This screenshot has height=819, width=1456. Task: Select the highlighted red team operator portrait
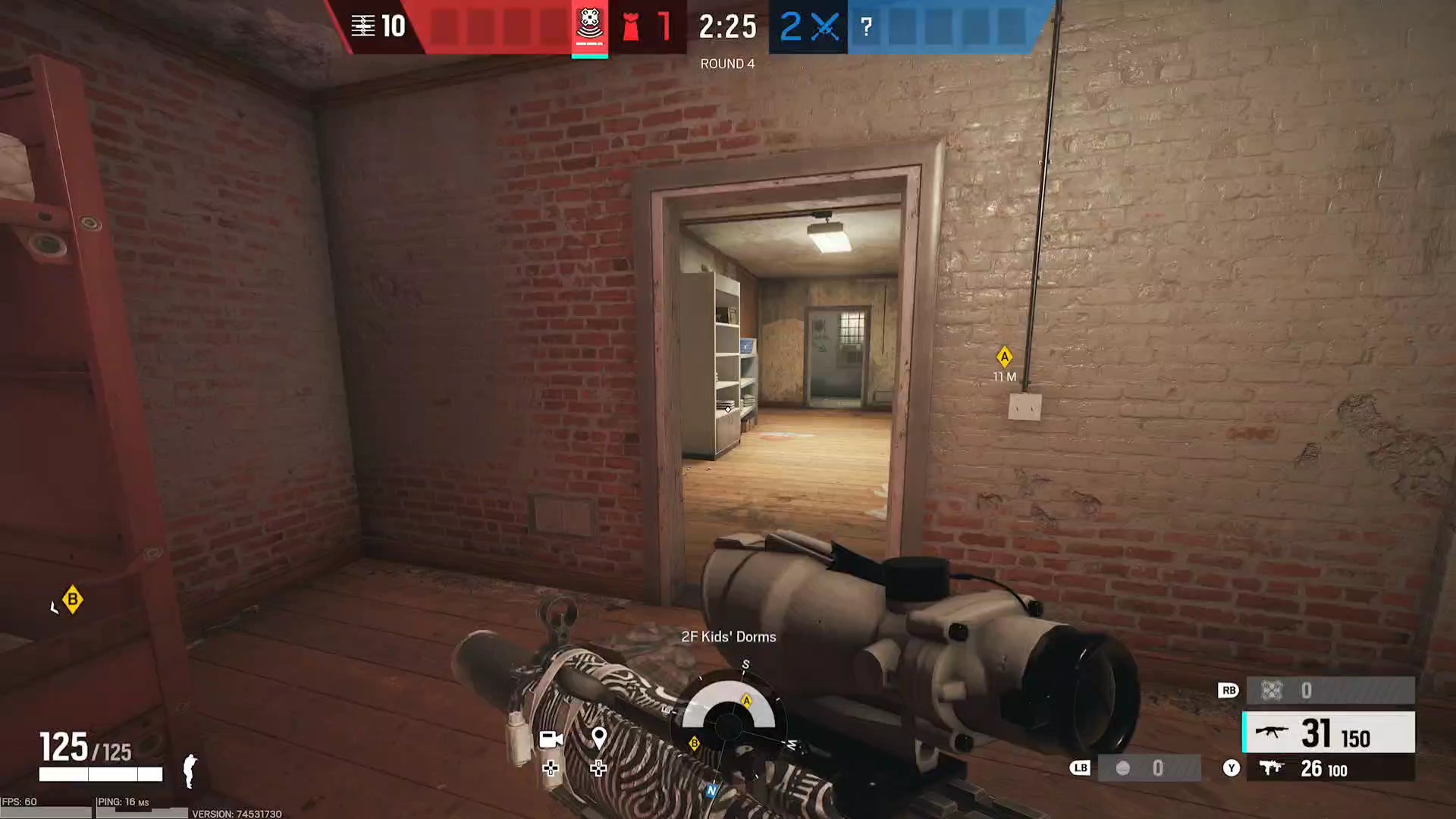(589, 27)
